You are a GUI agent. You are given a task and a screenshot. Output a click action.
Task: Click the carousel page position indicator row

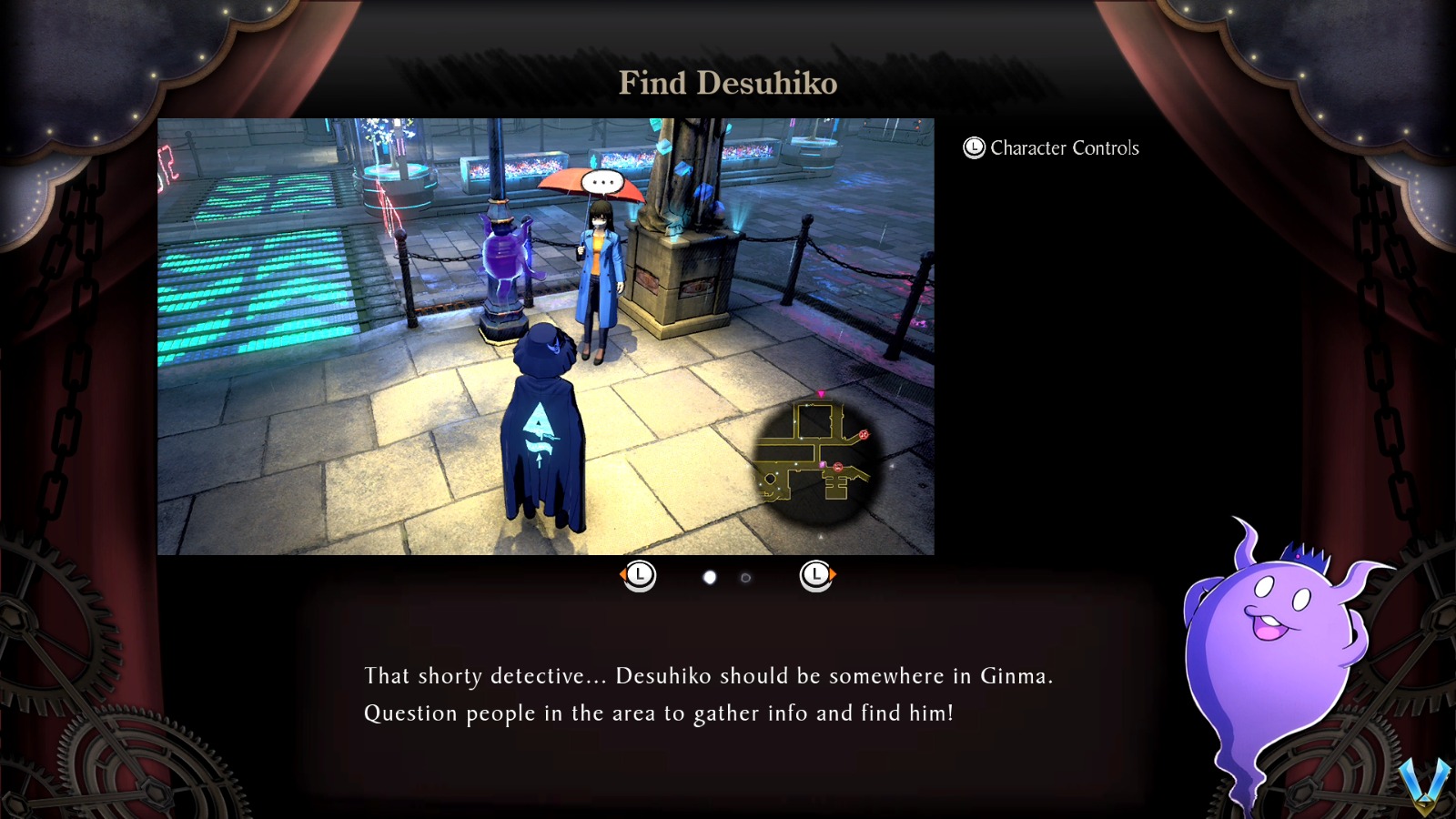coord(728,577)
